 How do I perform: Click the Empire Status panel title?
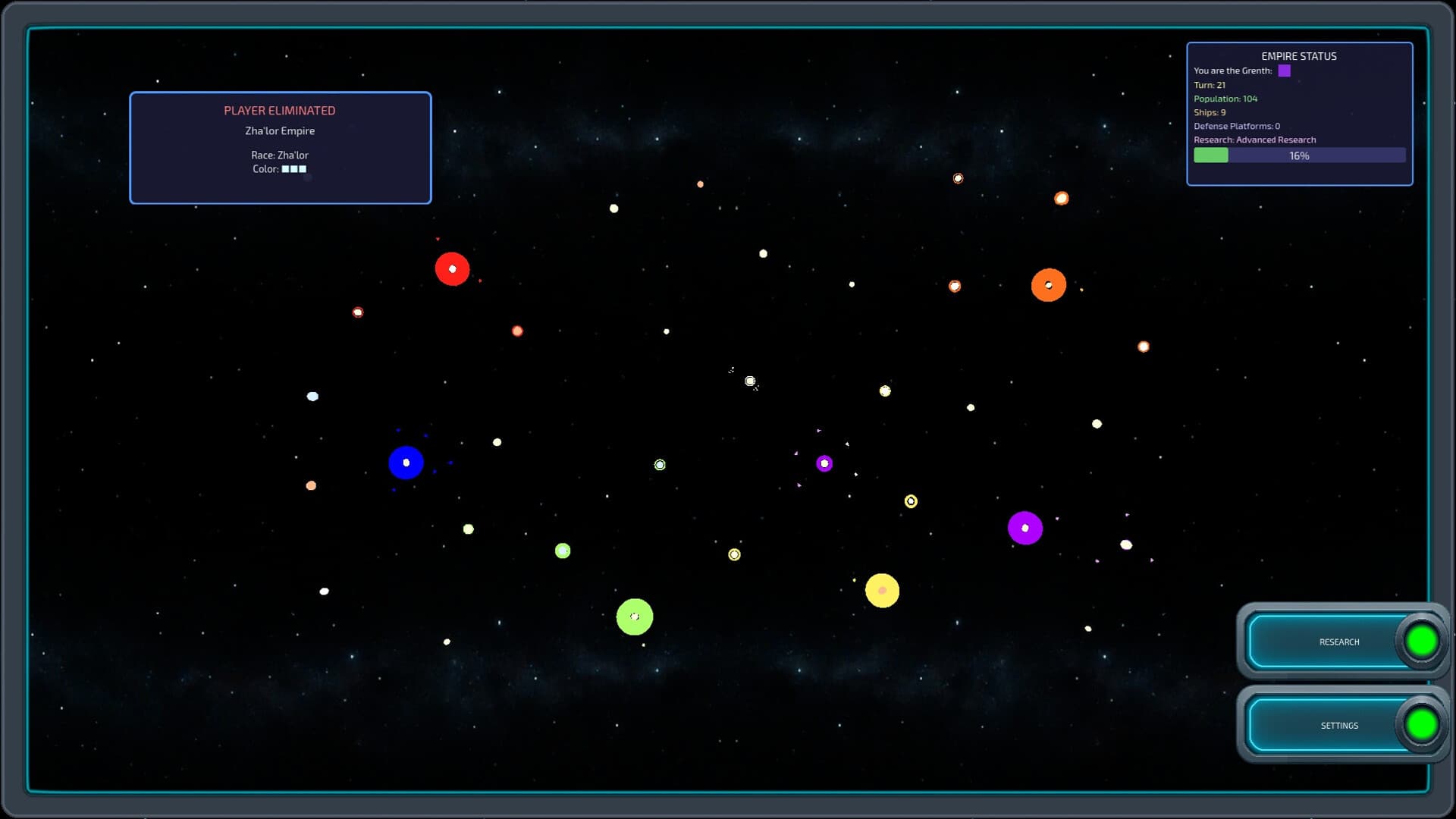click(1299, 56)
